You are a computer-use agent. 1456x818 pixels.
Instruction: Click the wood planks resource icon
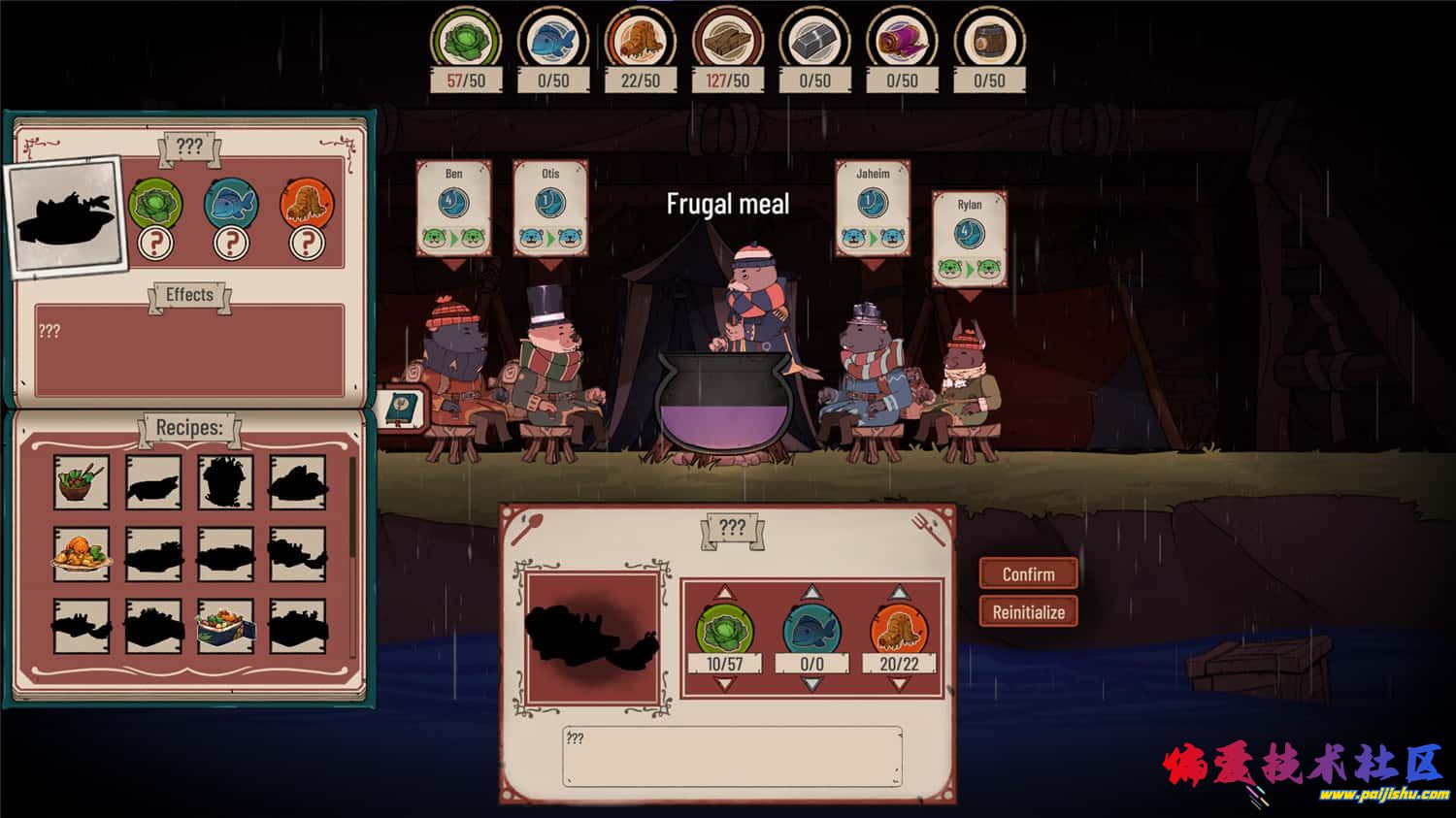click(x=728, y=41)
